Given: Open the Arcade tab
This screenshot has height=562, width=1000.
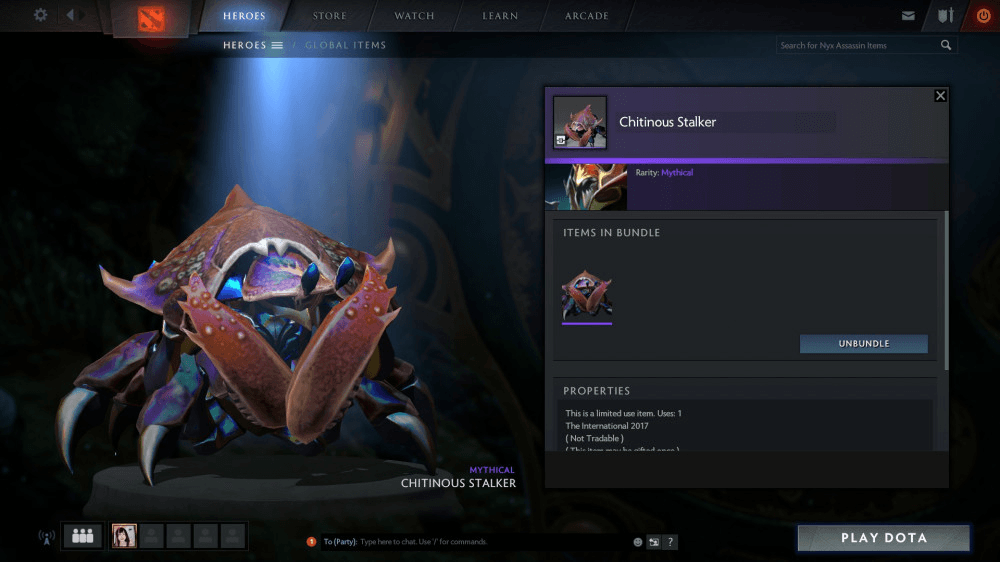Looking at the screenshot, I should 586,16.
